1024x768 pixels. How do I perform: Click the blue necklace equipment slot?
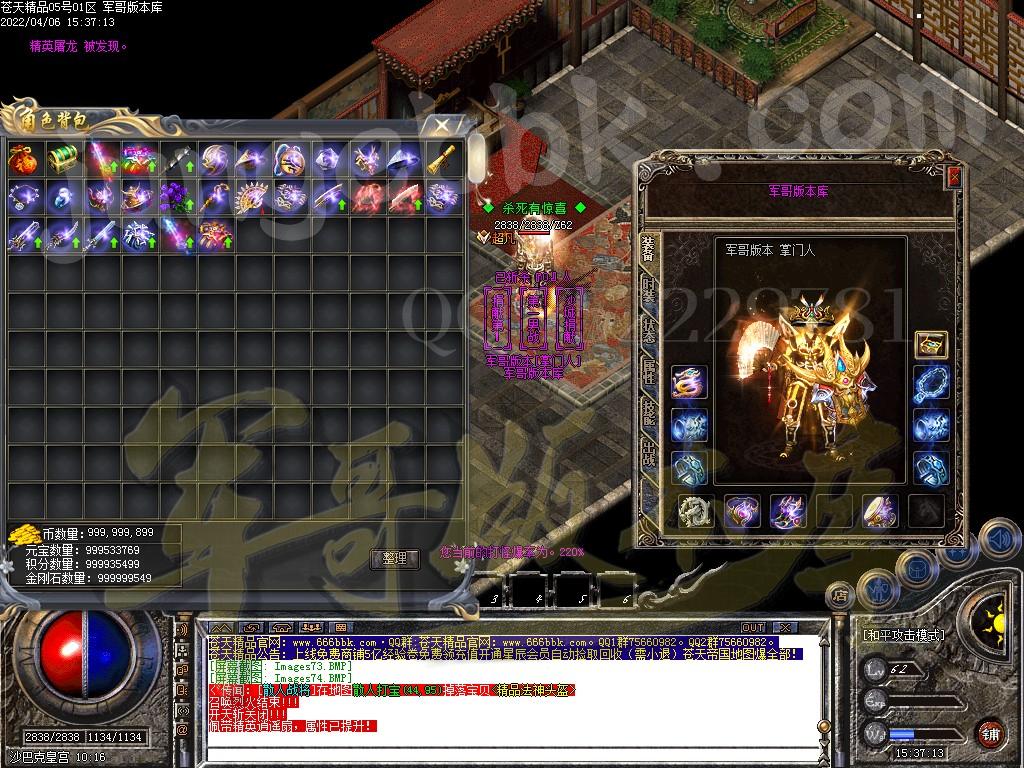[931, 382]
